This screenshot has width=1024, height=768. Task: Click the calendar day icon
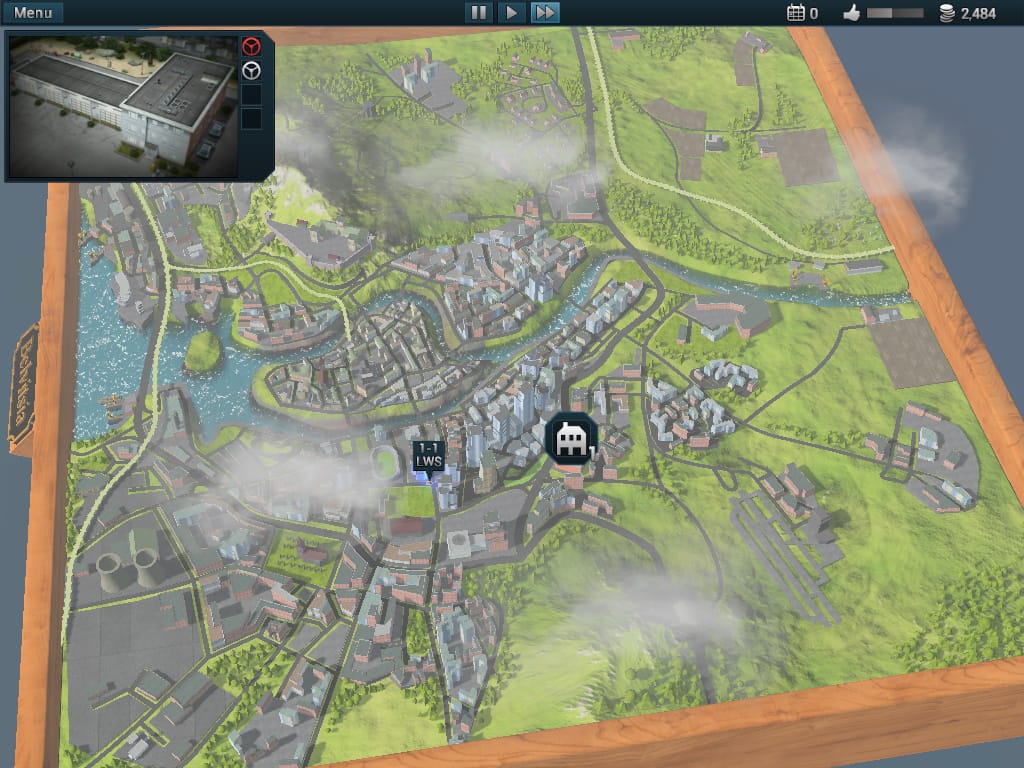pyautogui.click(x=796, y=13)
